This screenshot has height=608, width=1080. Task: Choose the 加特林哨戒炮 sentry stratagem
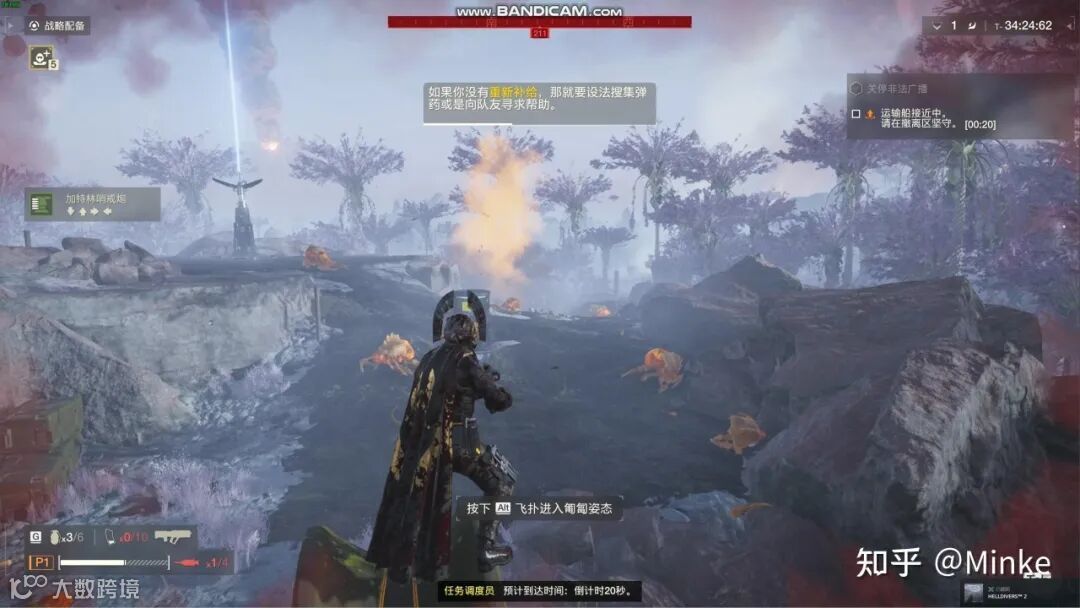click(92, 204)
